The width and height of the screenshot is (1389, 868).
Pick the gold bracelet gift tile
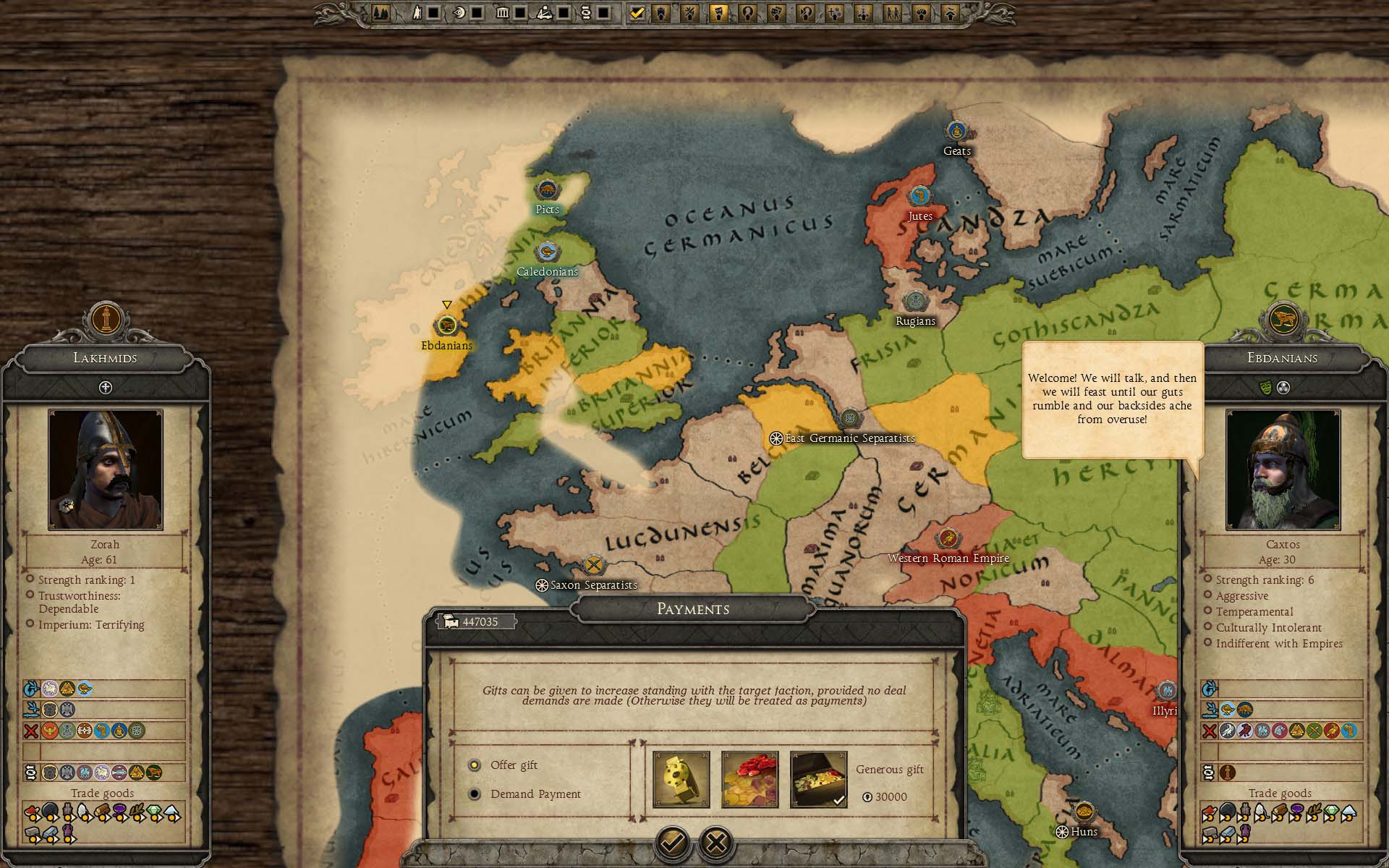tap(681, 779)
